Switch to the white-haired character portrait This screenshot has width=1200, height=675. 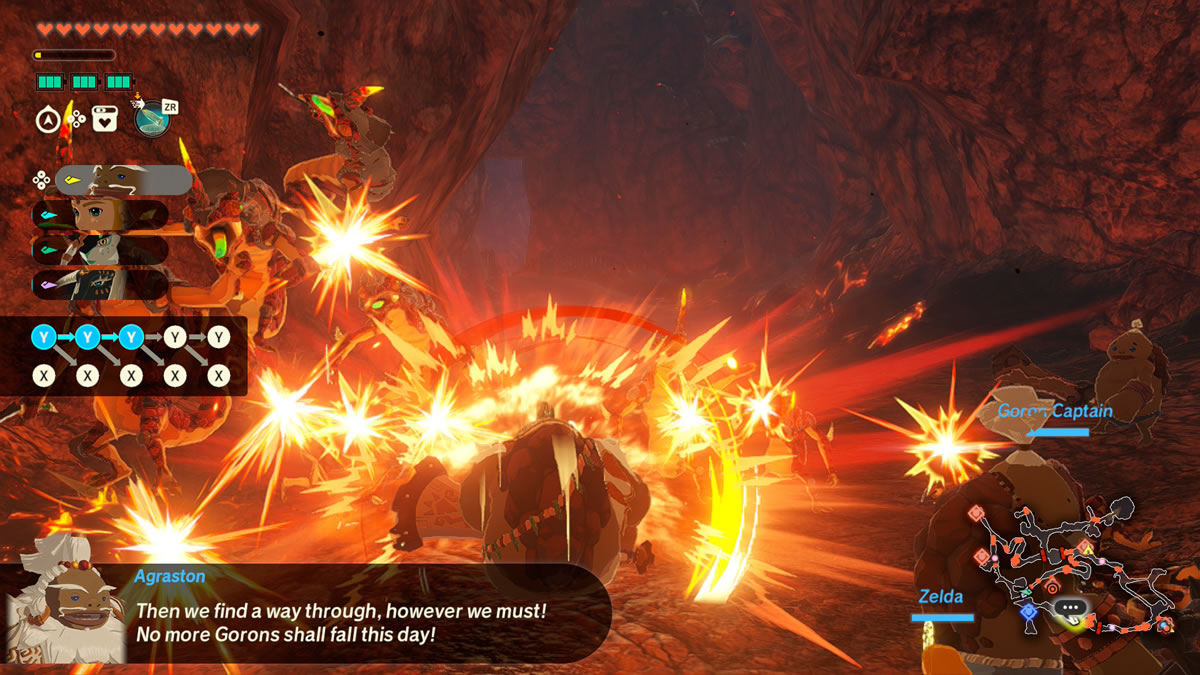pyautogui.click(x=100, y=249)
